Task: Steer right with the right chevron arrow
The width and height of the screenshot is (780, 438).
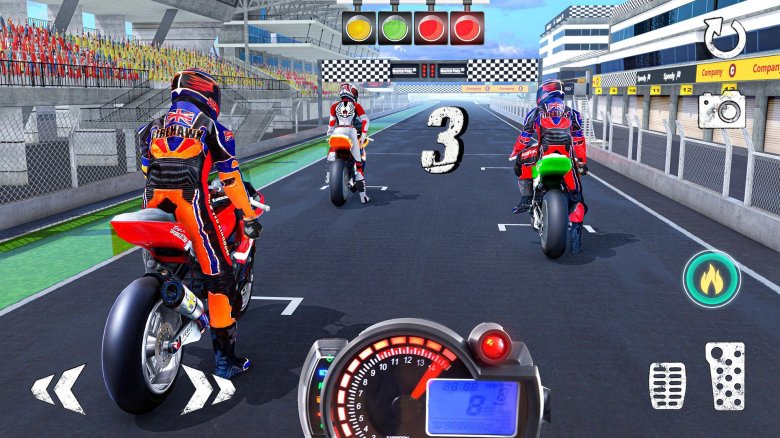Action: click(200, 388)
